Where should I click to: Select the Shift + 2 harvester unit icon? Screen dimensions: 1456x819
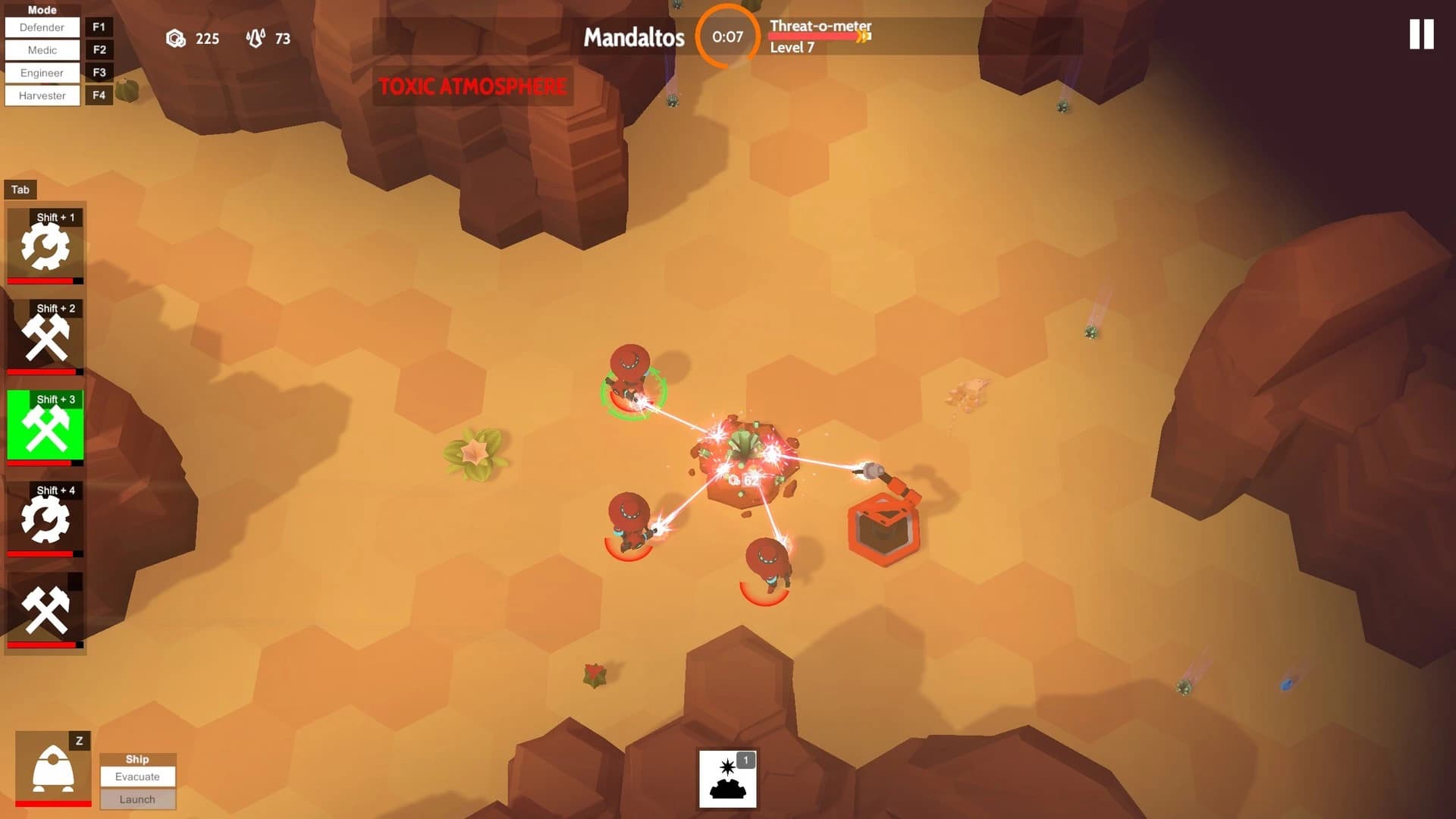tap(45, 335)
